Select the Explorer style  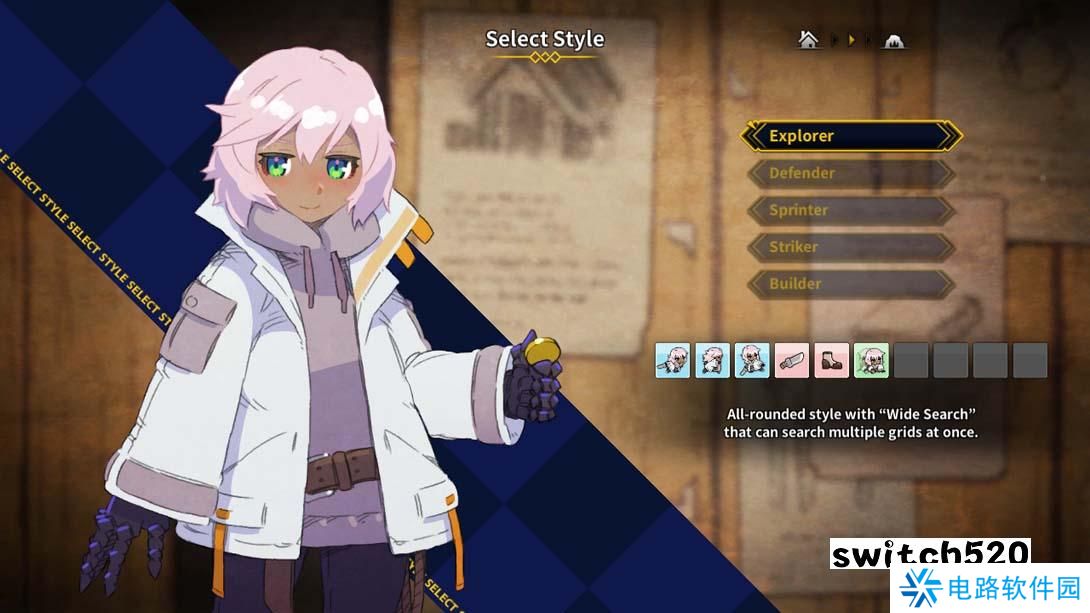pyautogui.click(x=850, y=136)
